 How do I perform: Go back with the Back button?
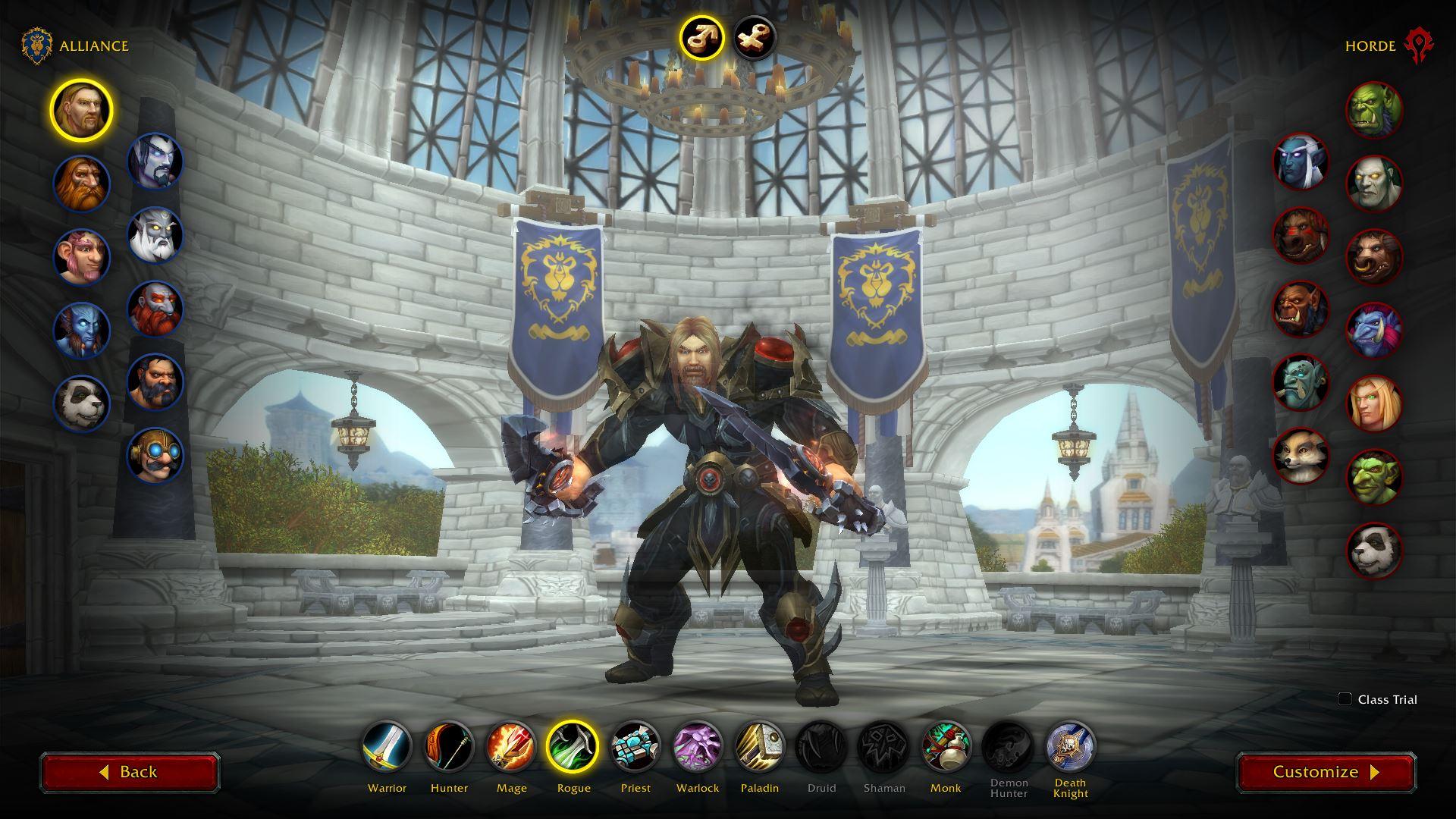point(130,772)
